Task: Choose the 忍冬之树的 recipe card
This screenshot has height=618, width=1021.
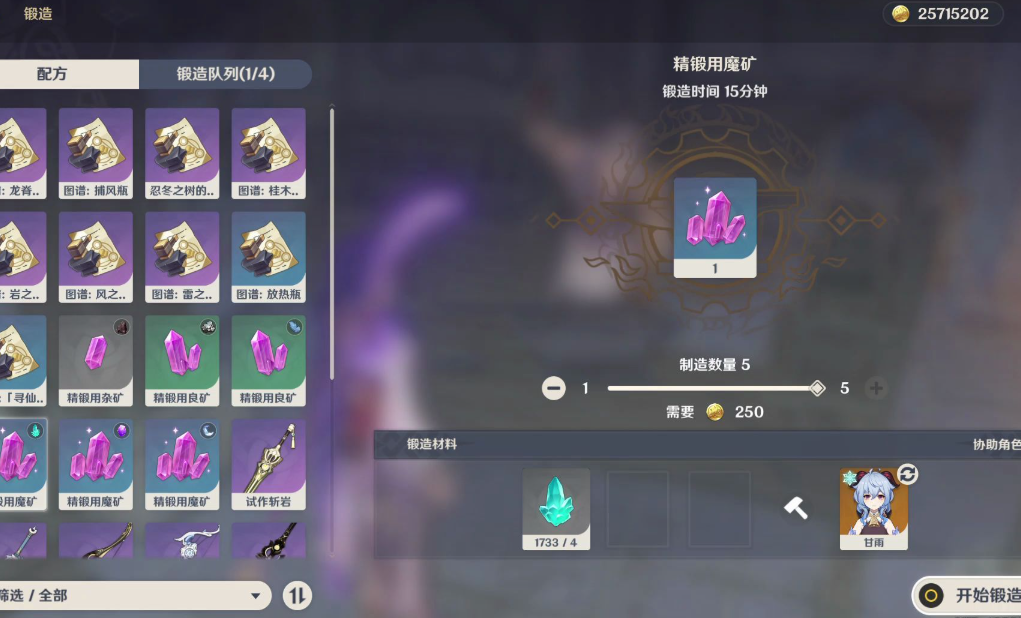Action: point(182,153)
